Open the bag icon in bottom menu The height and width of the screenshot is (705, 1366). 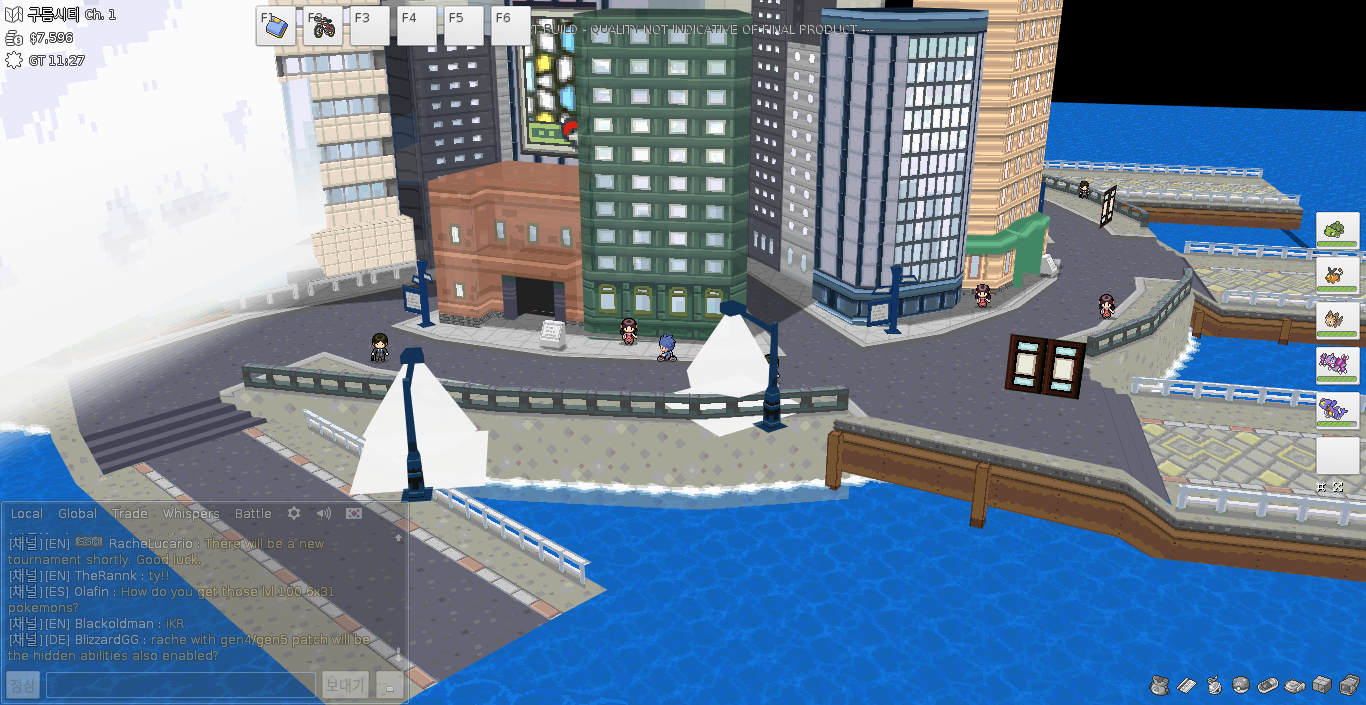click(x=1159, y=685)
